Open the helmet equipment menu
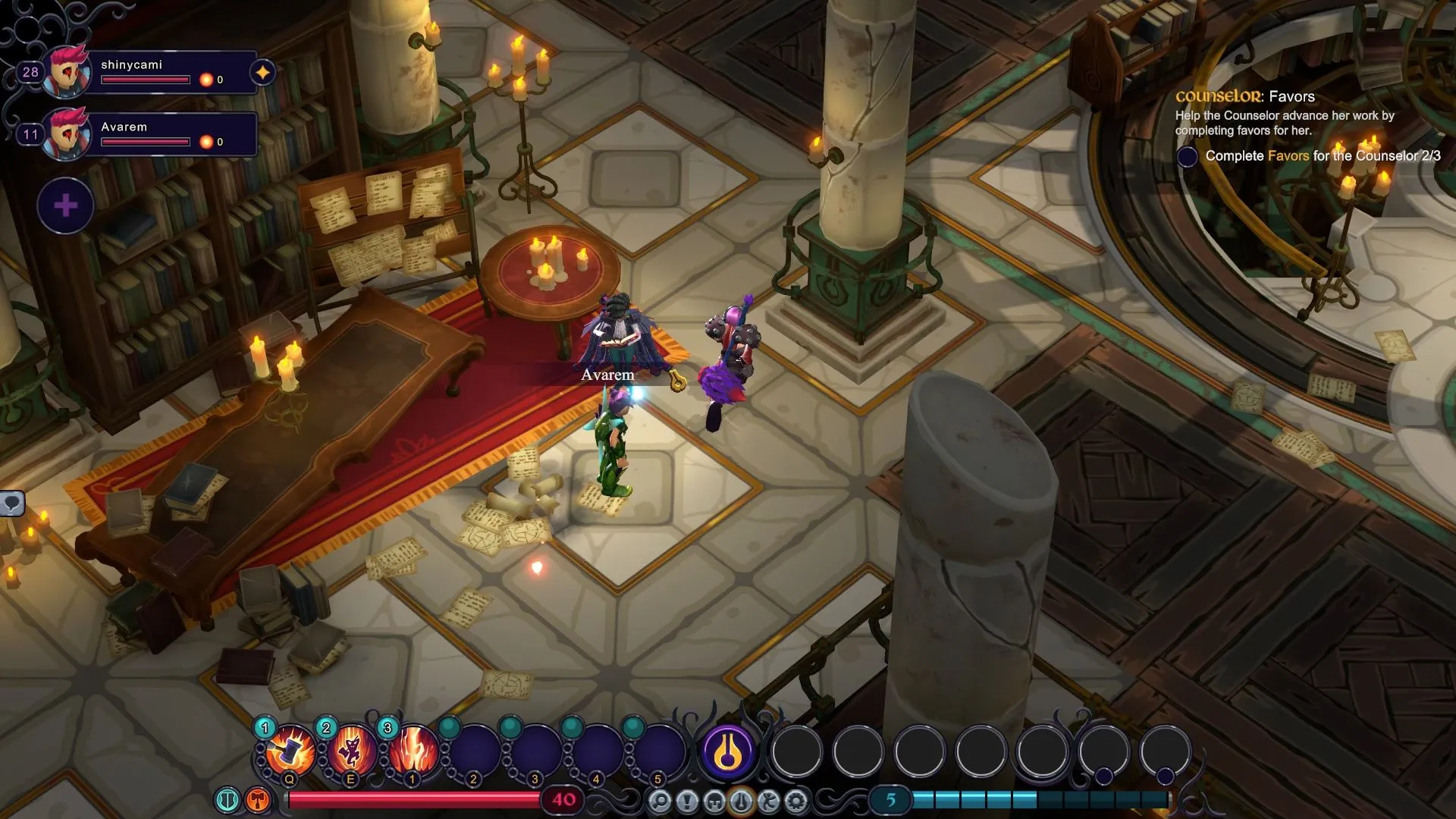 tap(714, 801)
